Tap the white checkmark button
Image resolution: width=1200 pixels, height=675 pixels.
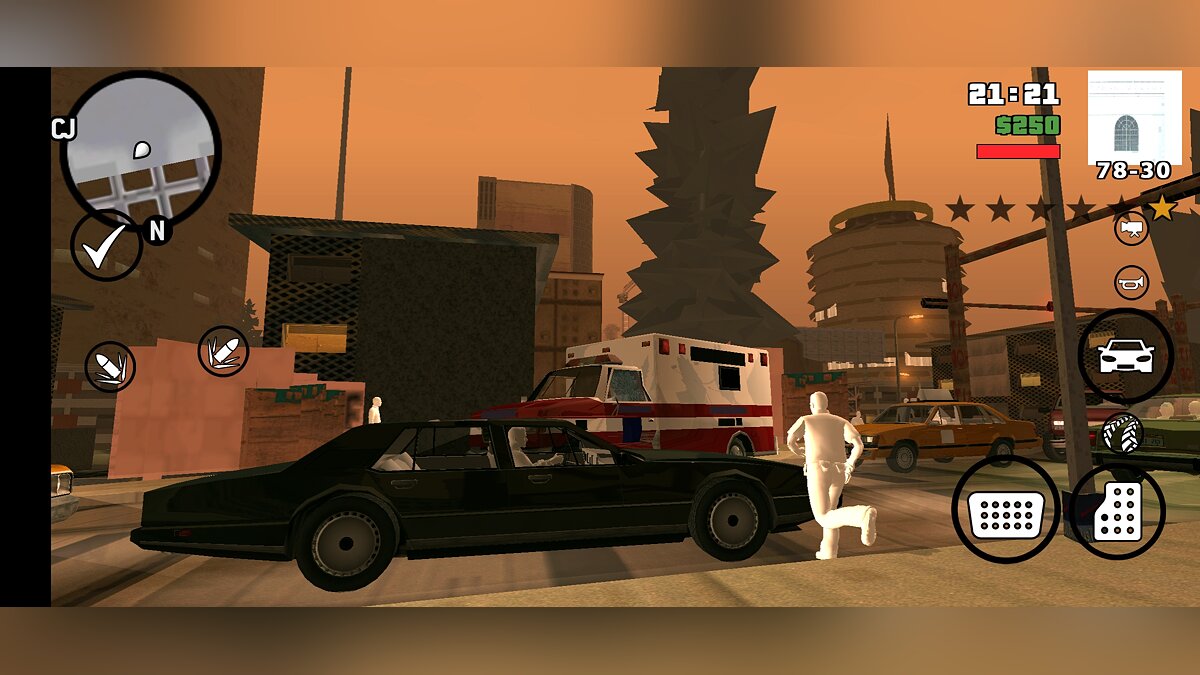(105, 245)
